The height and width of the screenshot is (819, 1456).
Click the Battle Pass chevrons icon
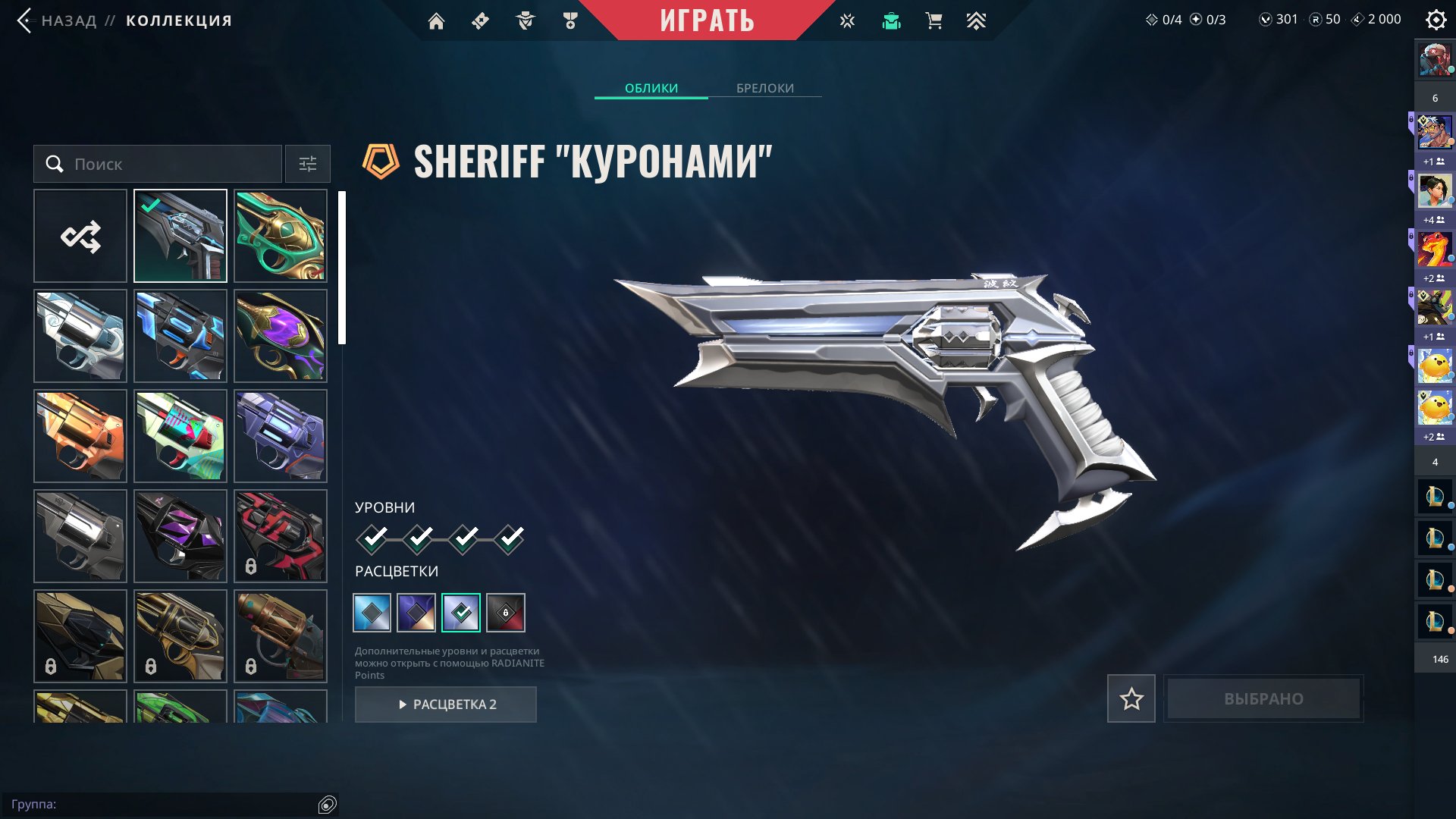tap(977, 20)
